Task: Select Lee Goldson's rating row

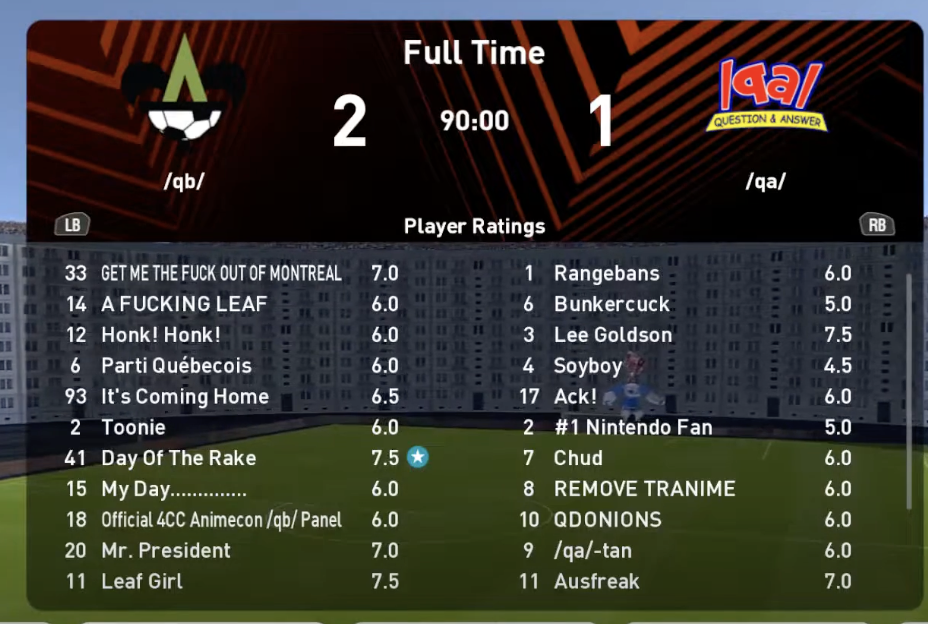Action: click(x=612, y=335)
